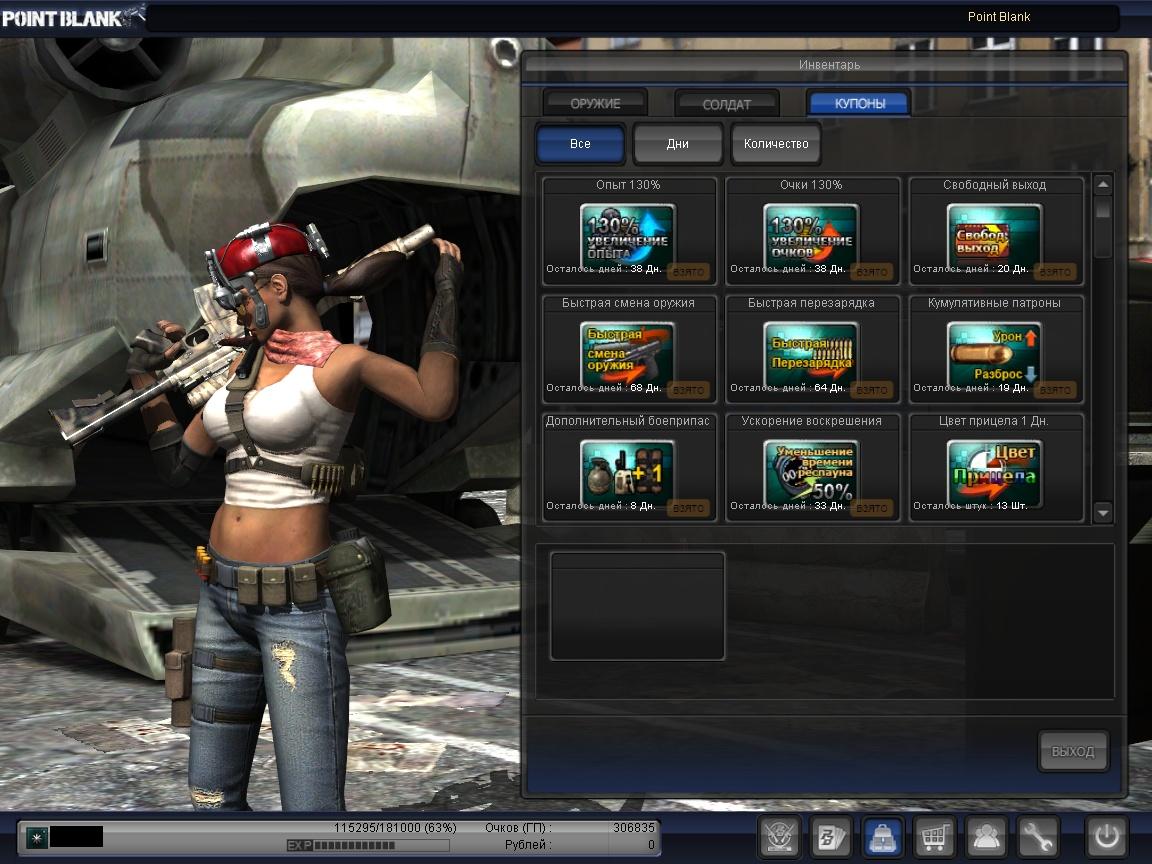Viewport: 1152px width, 864px height.
Task: Pick the Быстрая смена оружия coupon
Action: (x=628, y=354)
